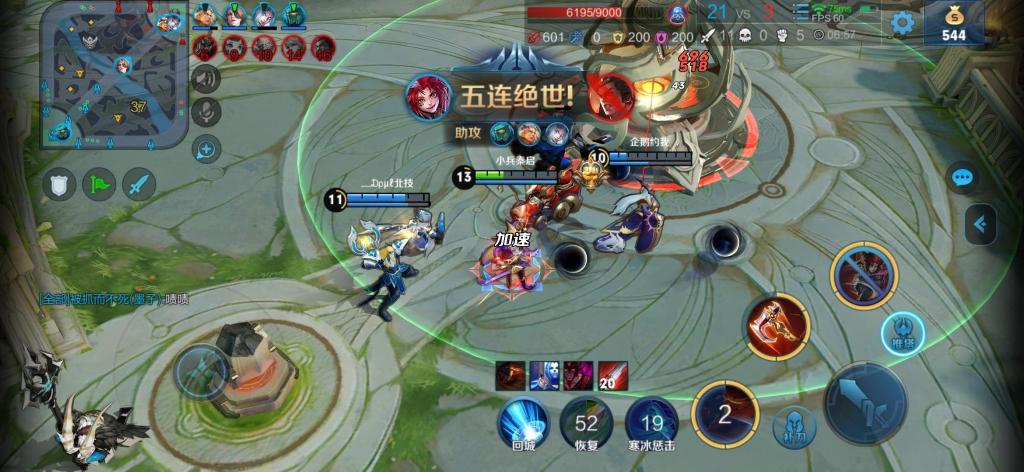Open the shop via gold coin counter
The height and width of the screenshot is (472, 1024).
point(953,23)
